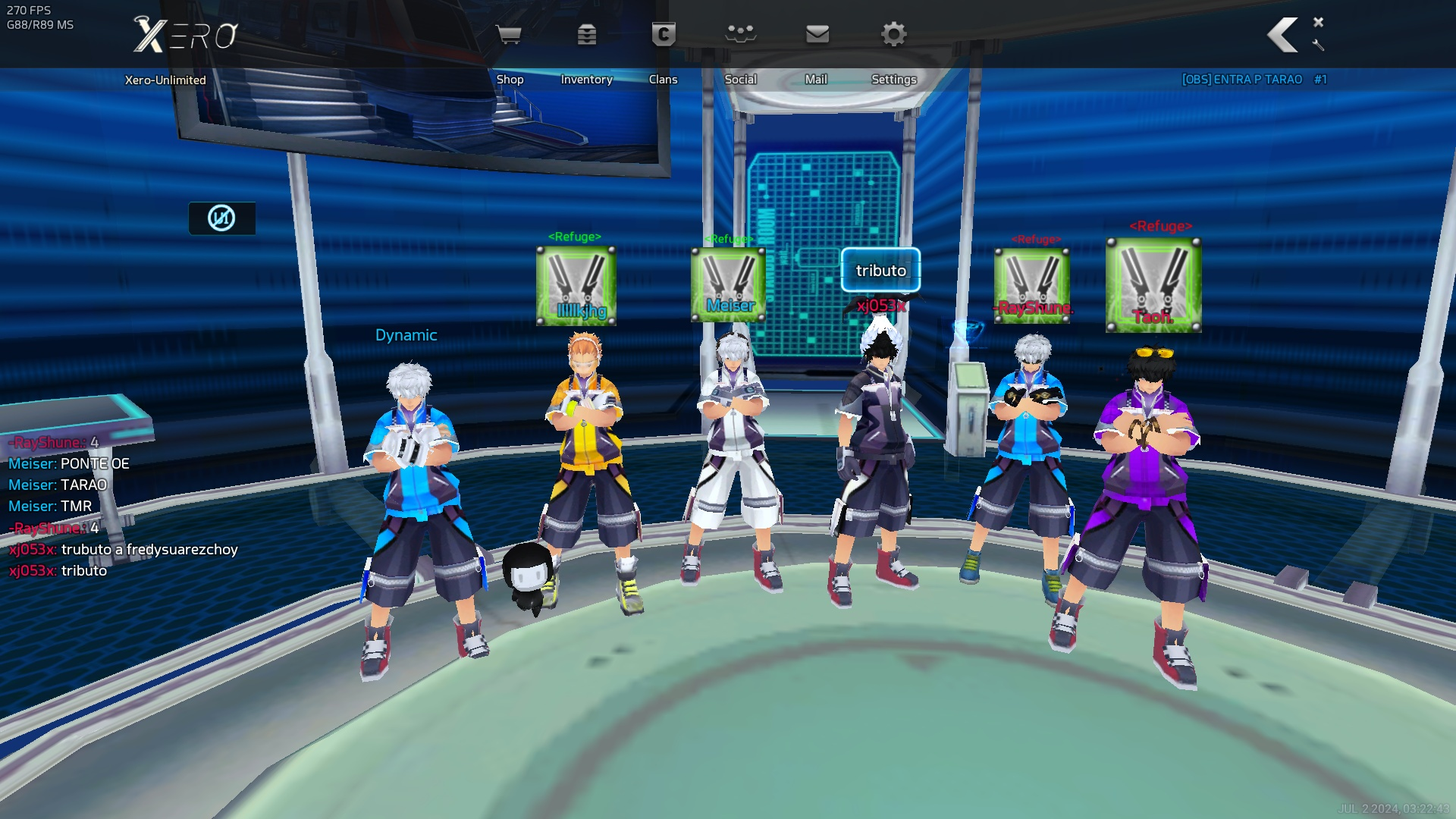Open the Shop menu
This screenshot has height=819, width=1456.
pyautogui.click(x=509, y=36)
